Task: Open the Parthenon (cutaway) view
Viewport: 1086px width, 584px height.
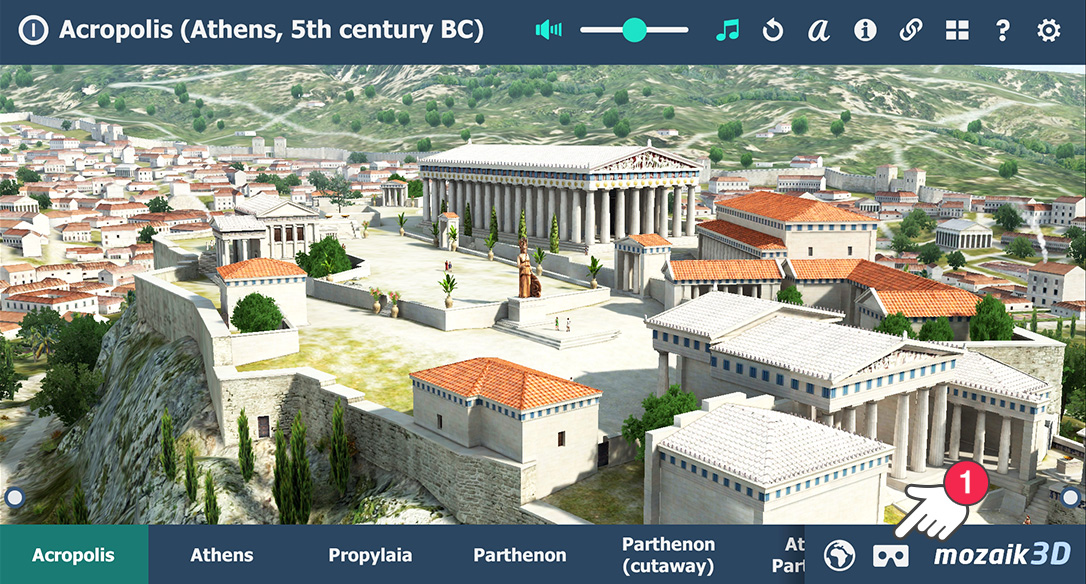Action: (x=668, y=555)
